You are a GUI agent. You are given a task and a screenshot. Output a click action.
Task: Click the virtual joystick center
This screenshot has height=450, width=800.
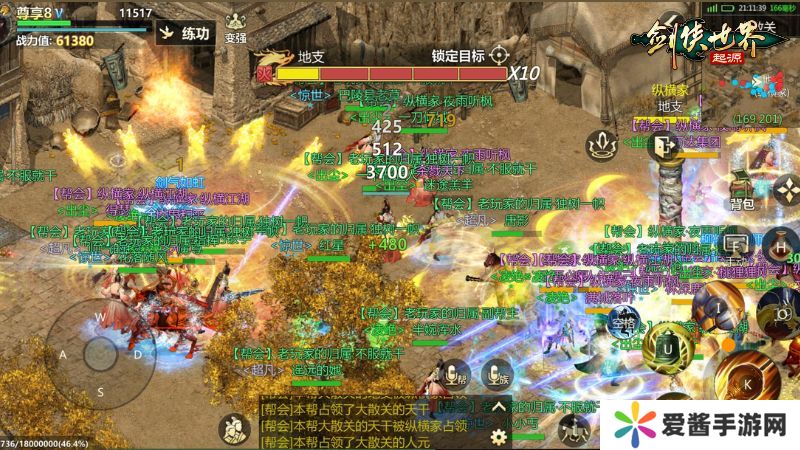[x=100, y=353]
